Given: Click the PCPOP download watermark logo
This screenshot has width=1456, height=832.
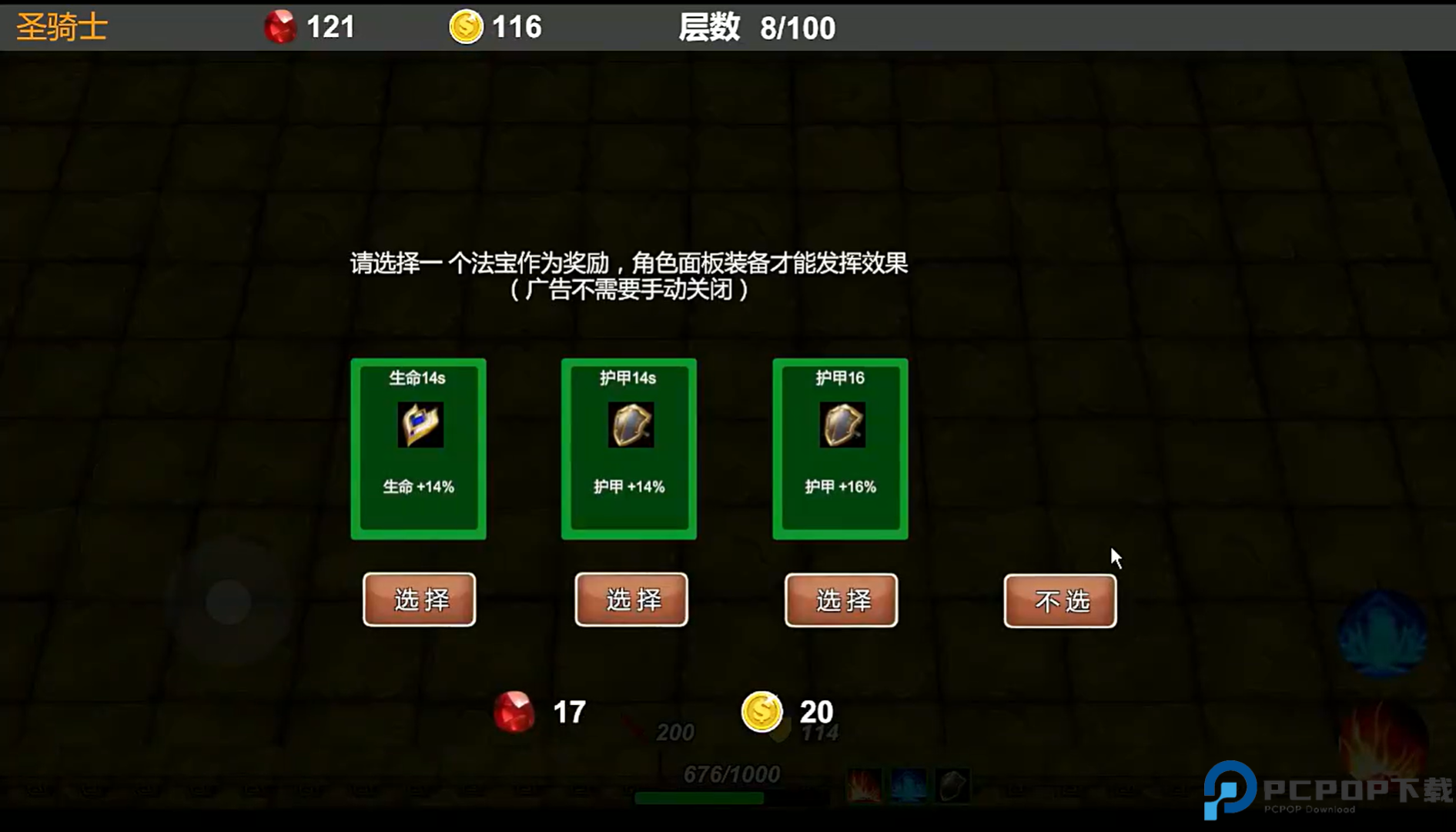Looking at the screenshot, I should [x=1309, y=787].
